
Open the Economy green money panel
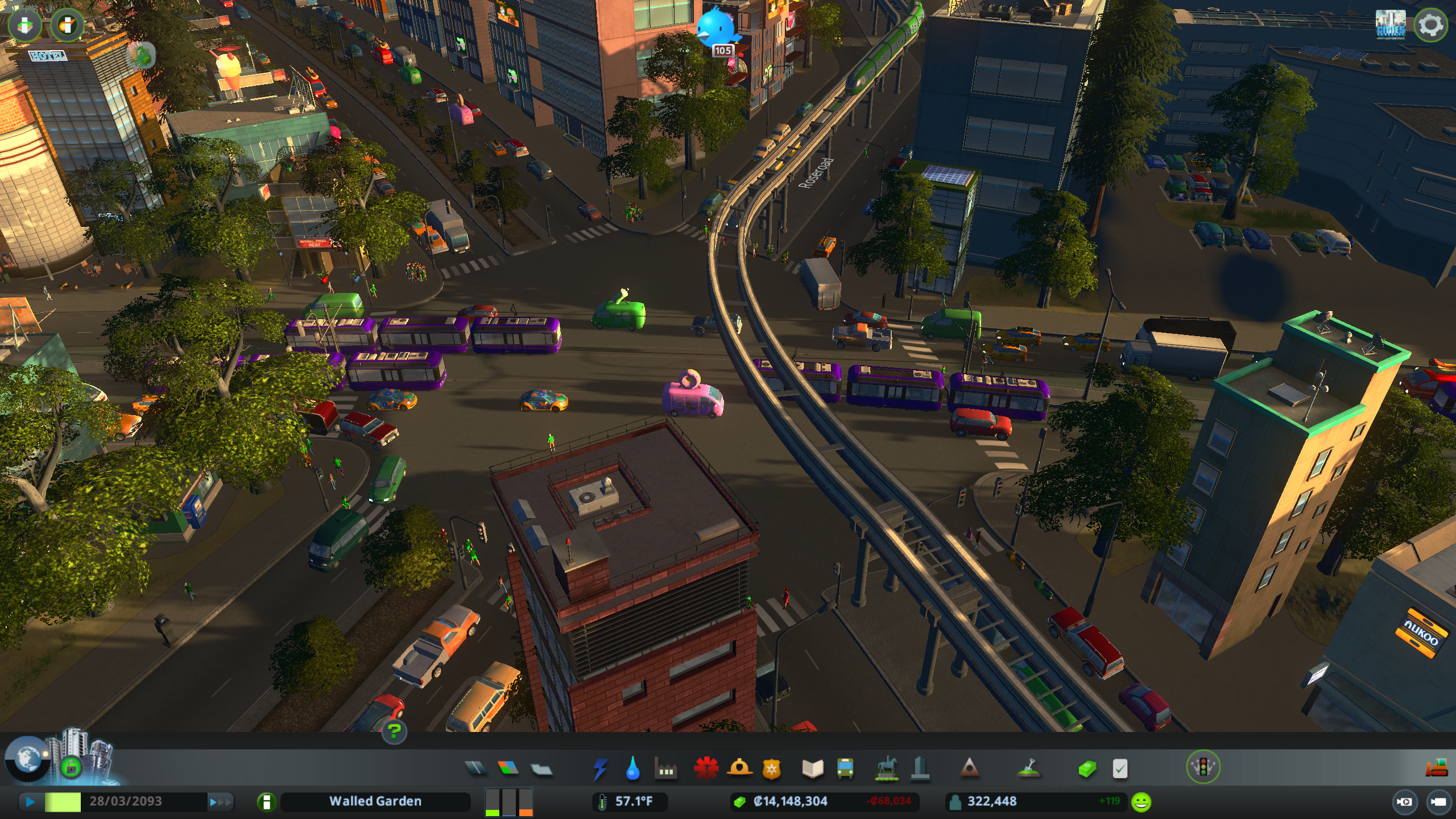[x=1087, y=769]
